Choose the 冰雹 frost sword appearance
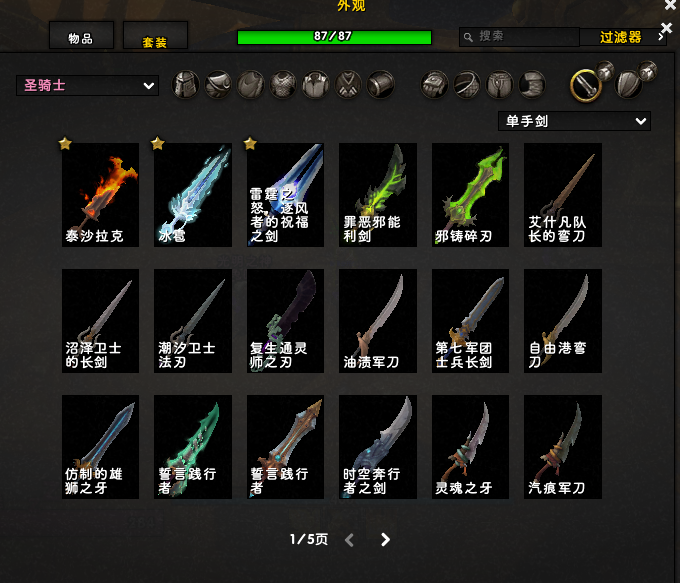Screen dimensions: 680x583 pyautogui.click(x=193, y=194)
